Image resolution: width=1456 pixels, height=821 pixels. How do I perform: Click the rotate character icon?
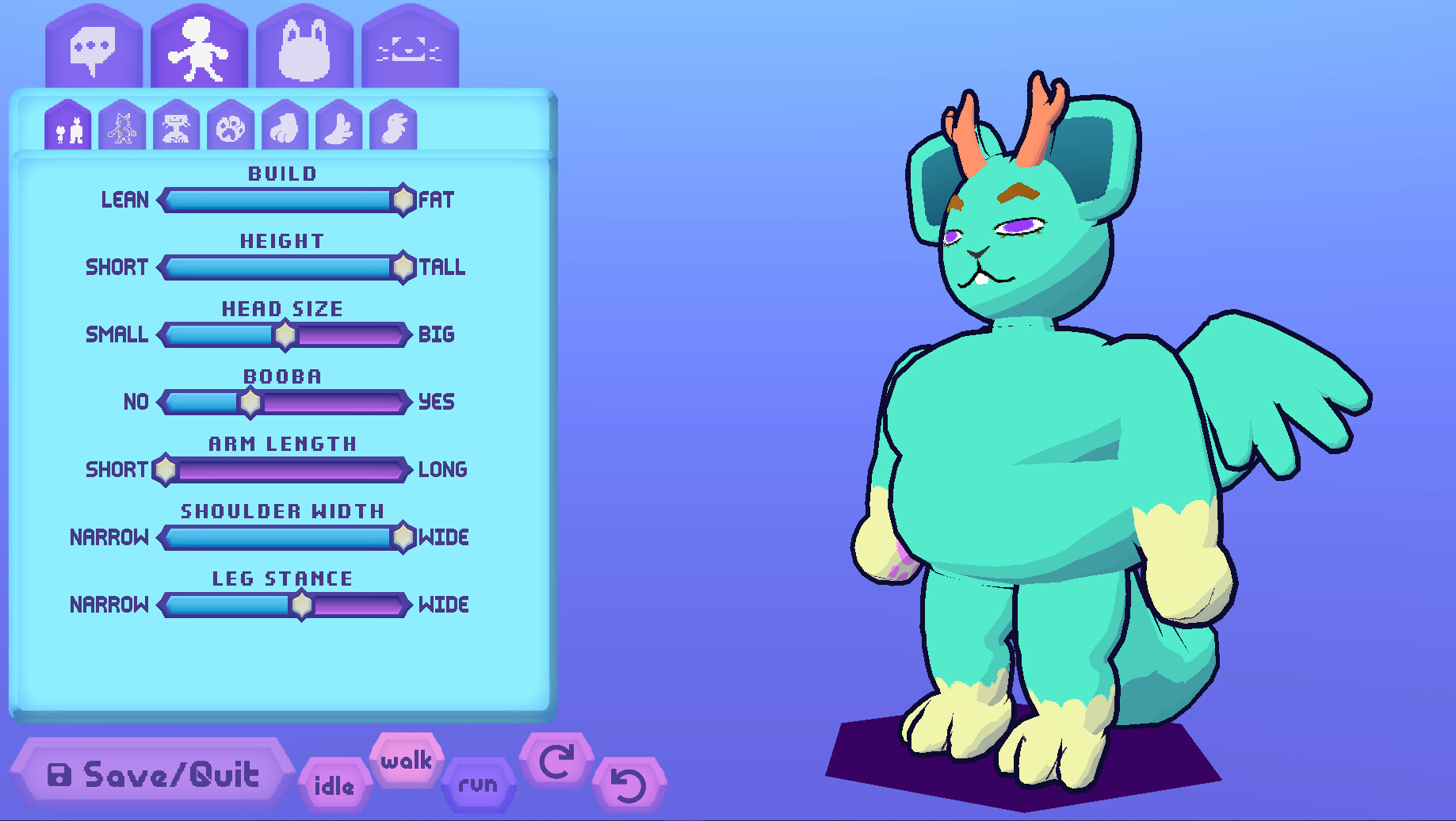pyautogui.click(x=557, y=762)
